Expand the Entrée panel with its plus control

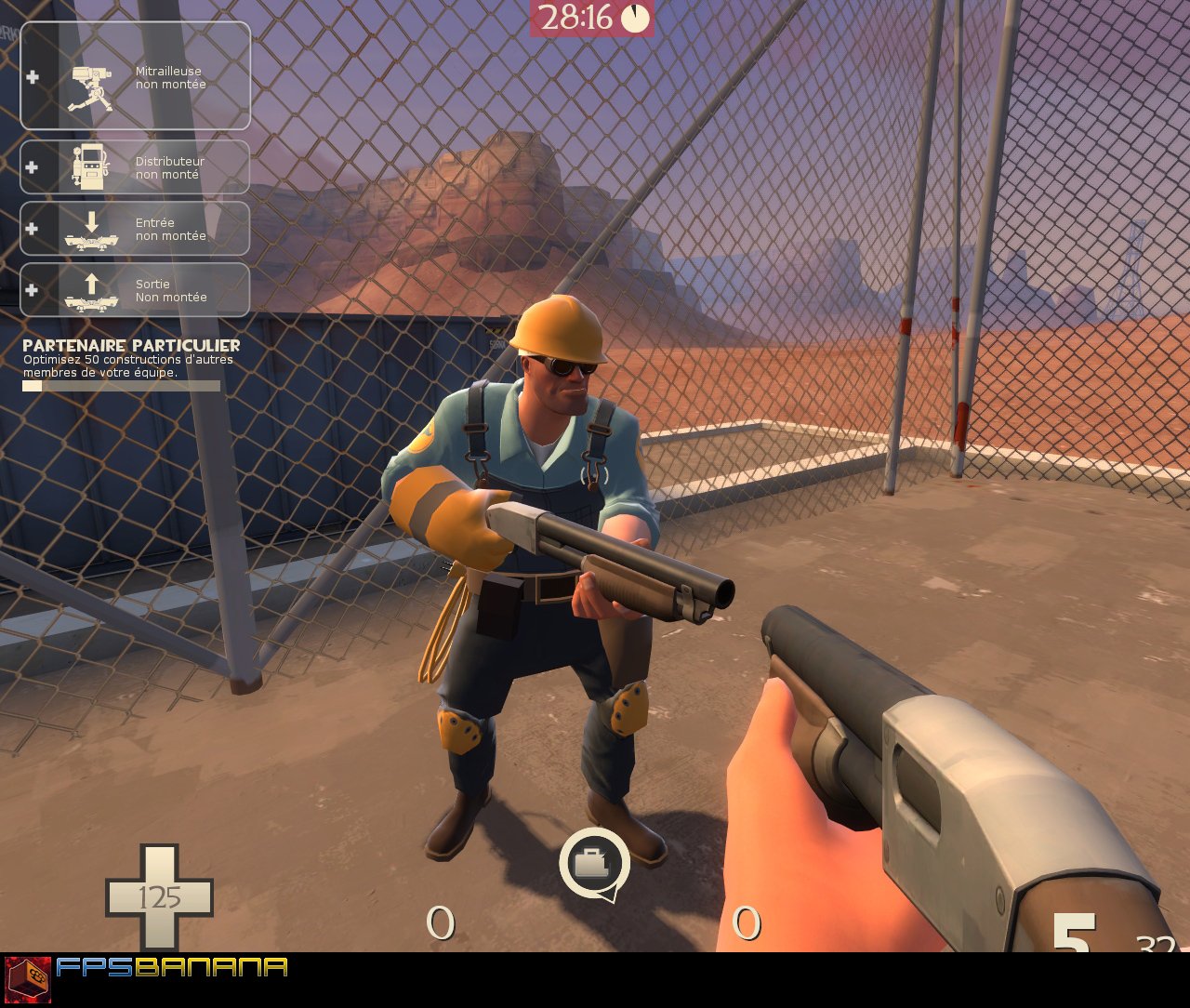[33, 229]
